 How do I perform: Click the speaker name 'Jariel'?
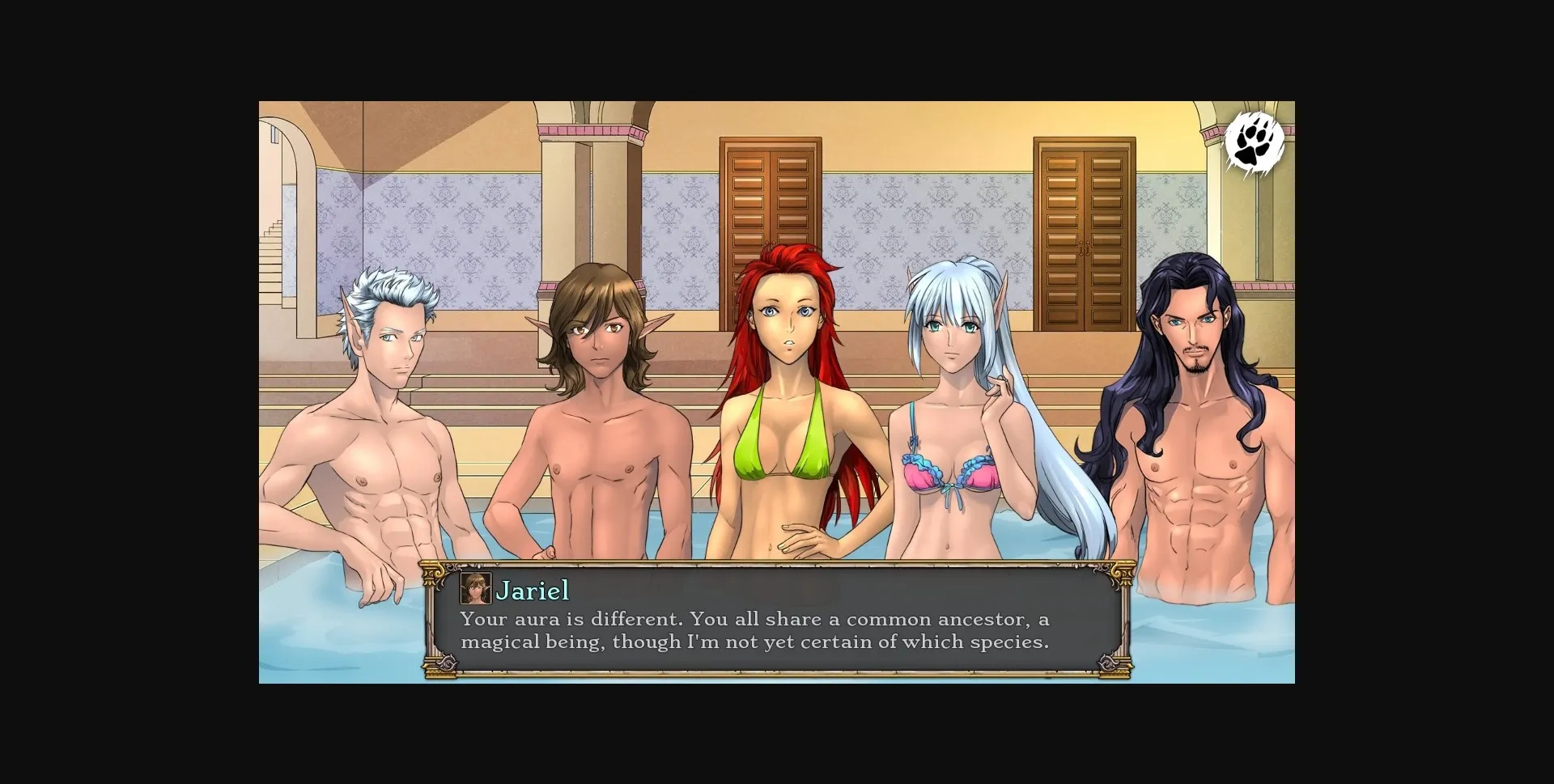(x=534, y=591)
